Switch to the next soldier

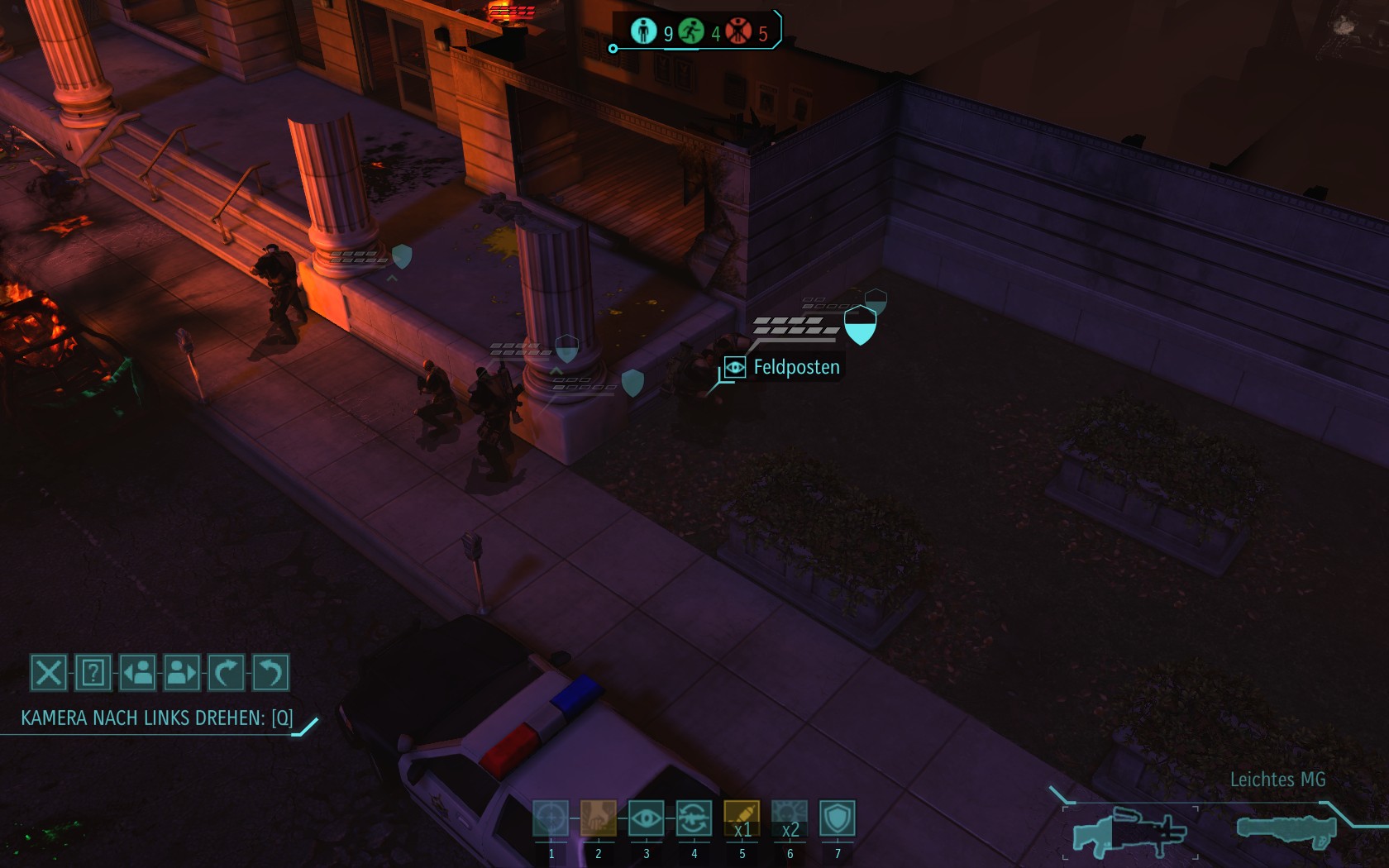click(182, 673)
